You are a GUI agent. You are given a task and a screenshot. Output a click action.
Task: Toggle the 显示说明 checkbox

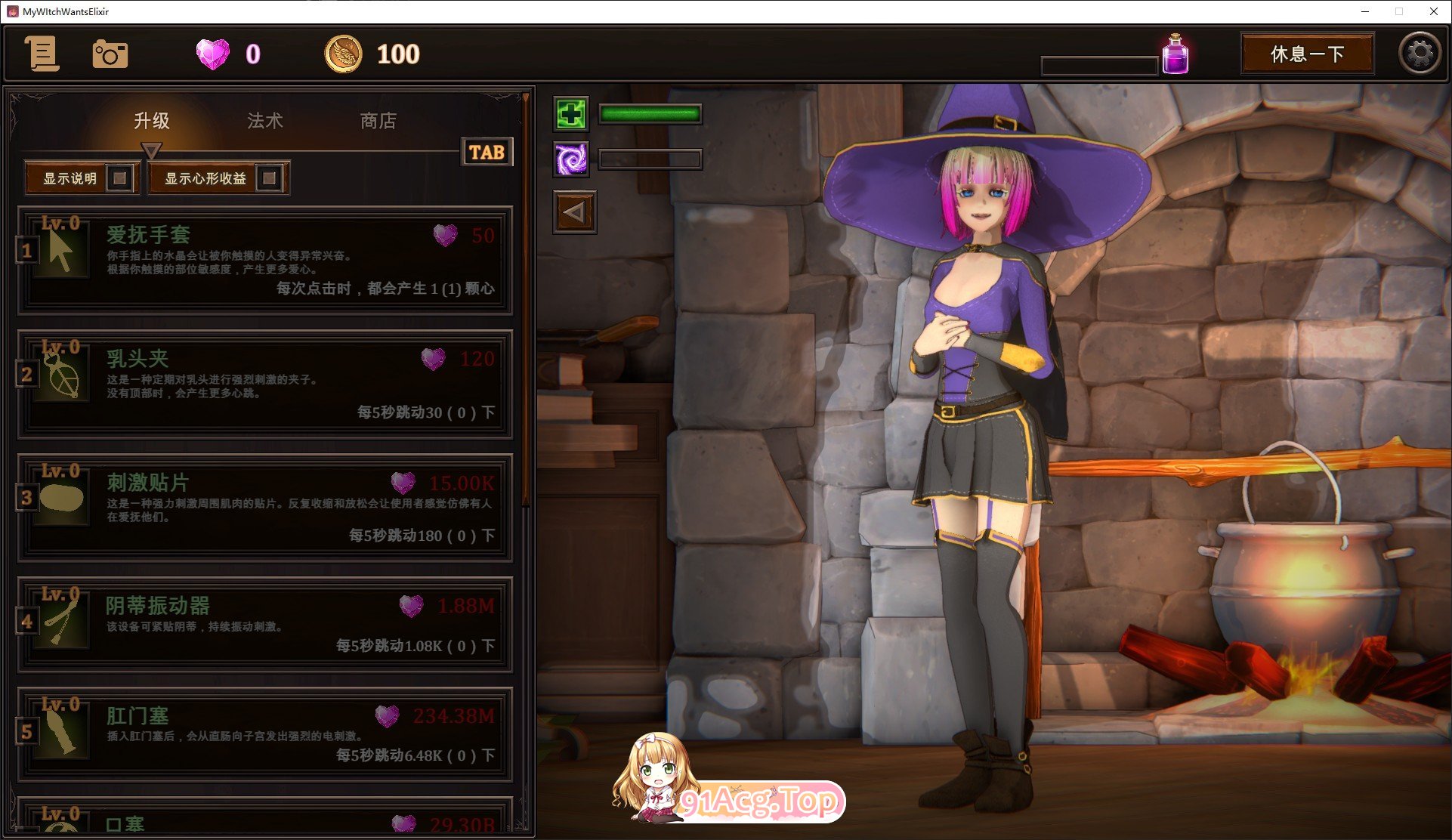121,178
